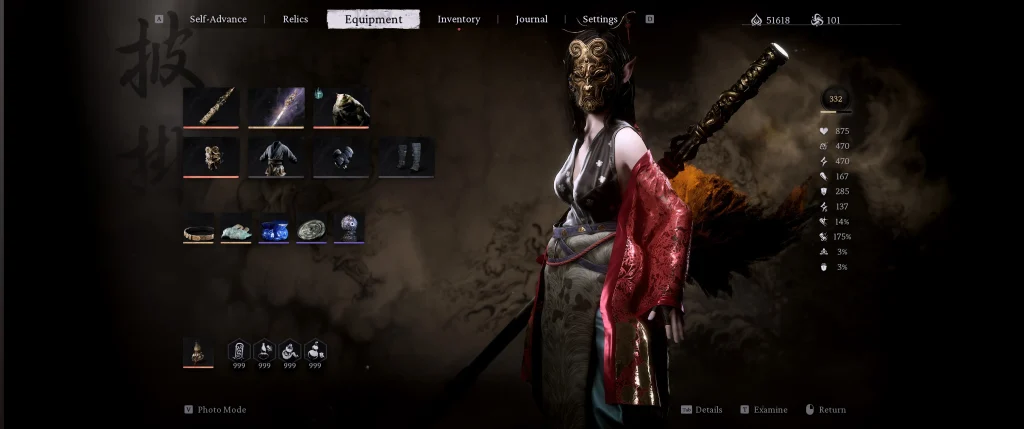Go to the Inventory tab
The width and height of the screenshot is (1024, 429).
458,19
